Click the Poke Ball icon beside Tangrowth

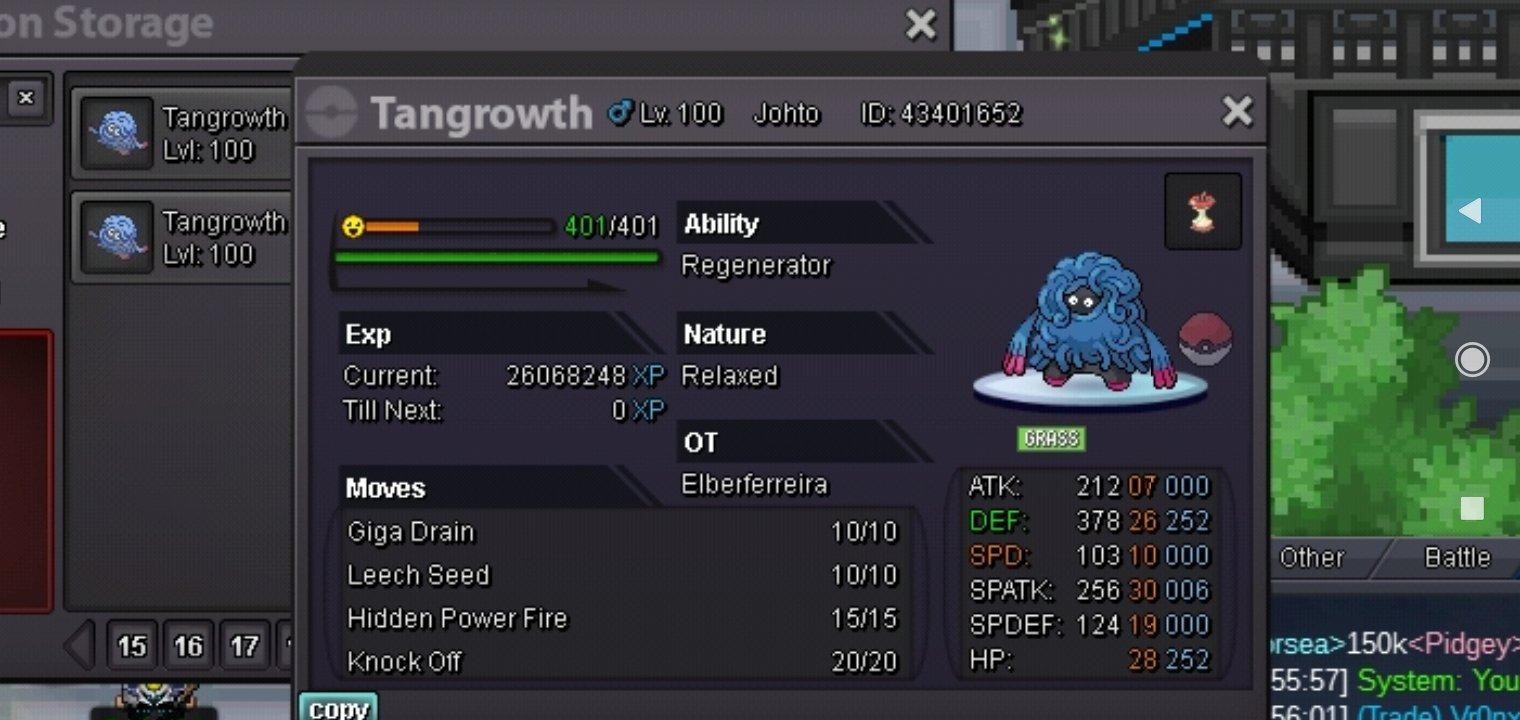click(1206, 339)
